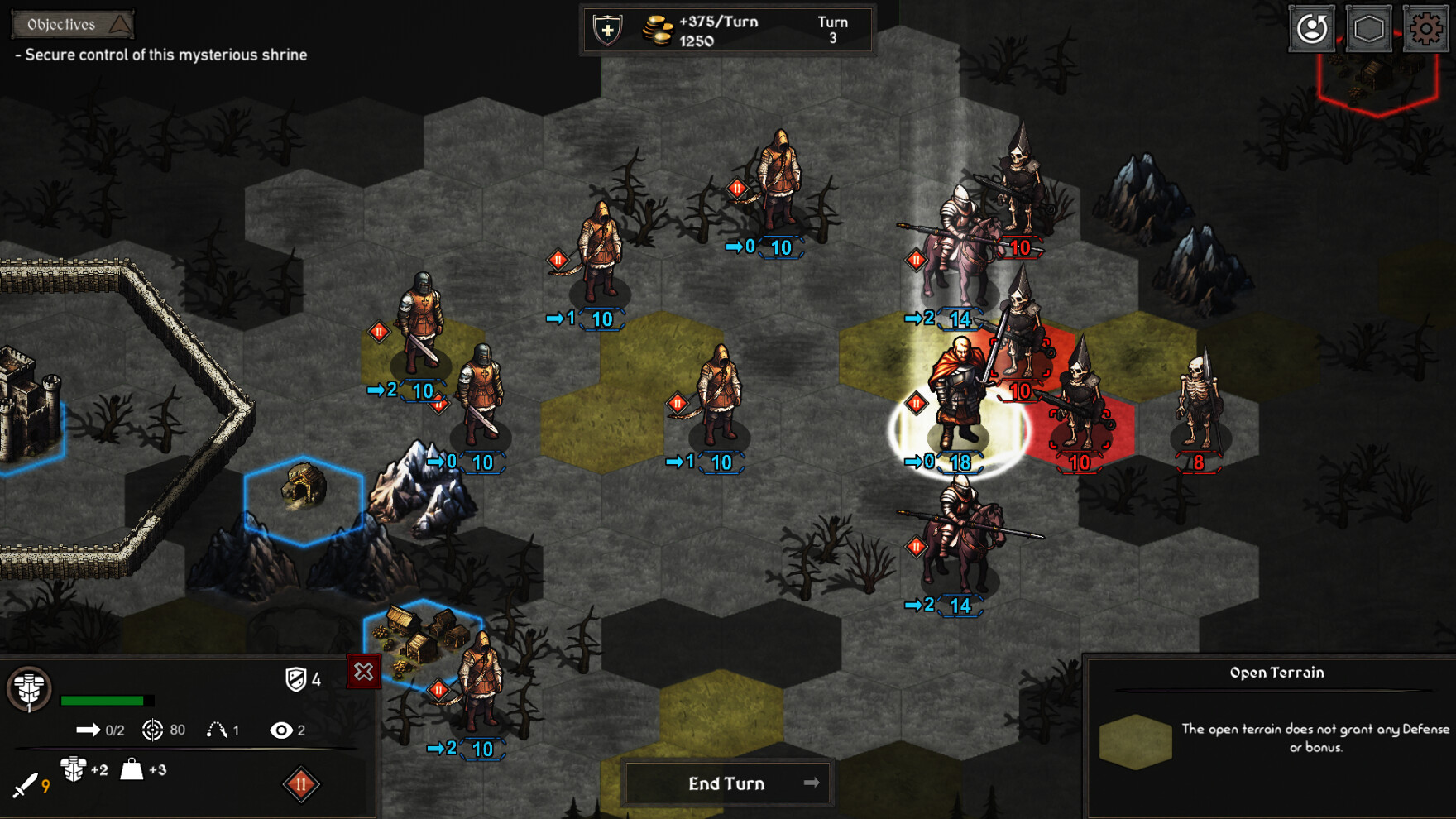Click the weight icon showing +3
Screen dimensions: 1456x819
130,769
